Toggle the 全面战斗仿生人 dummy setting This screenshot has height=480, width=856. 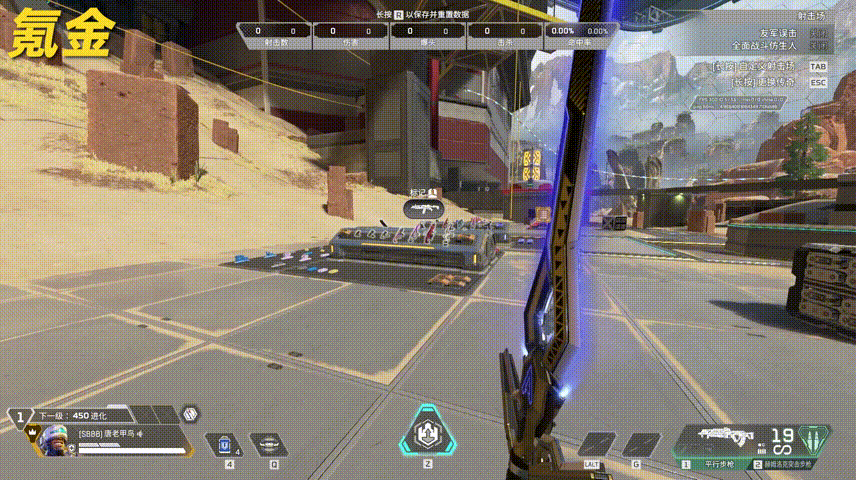[x=818, y=46]
